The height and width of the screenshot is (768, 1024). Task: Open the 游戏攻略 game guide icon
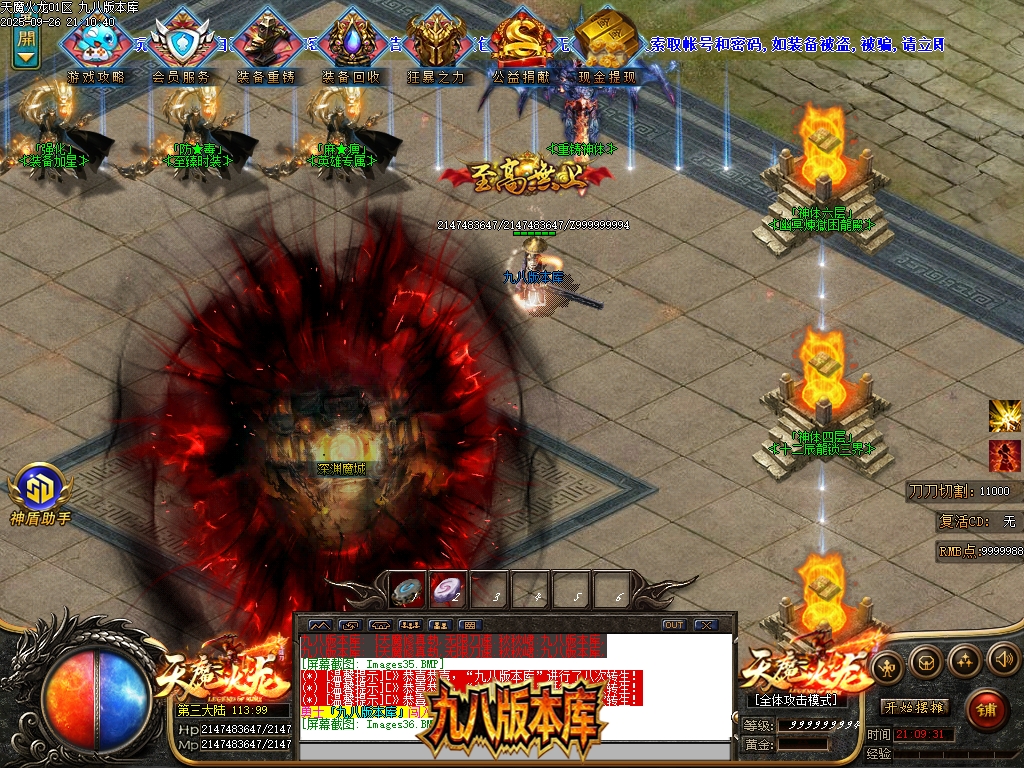[x=96, y=44]
